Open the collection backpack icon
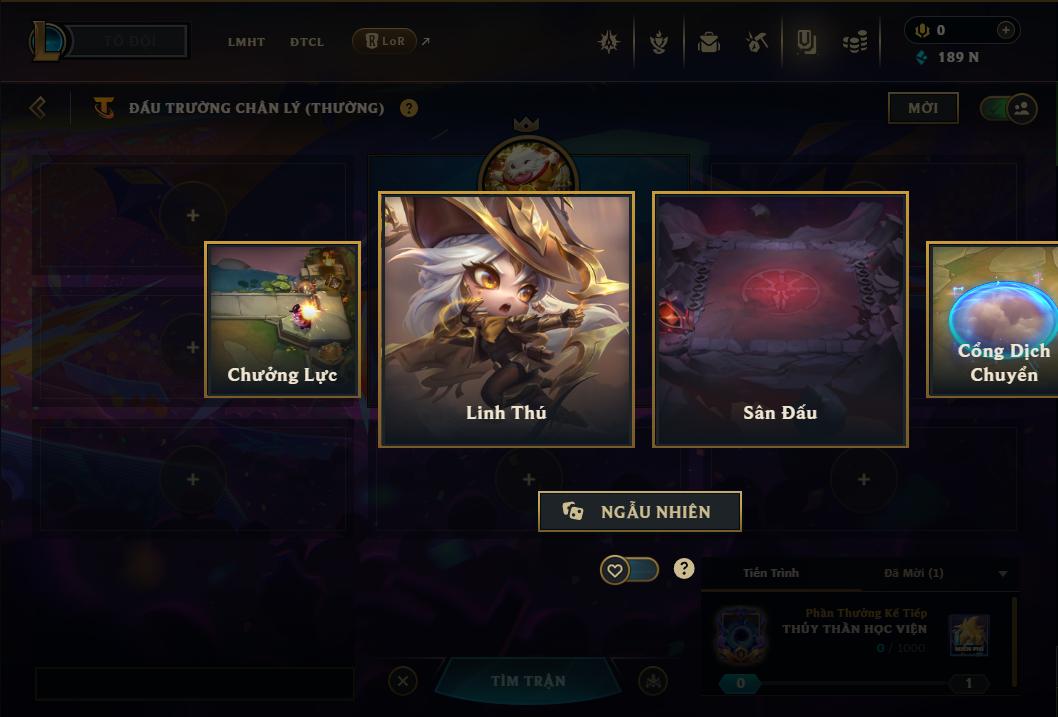This screenshot has height=717, width=1058. point(709,42)
